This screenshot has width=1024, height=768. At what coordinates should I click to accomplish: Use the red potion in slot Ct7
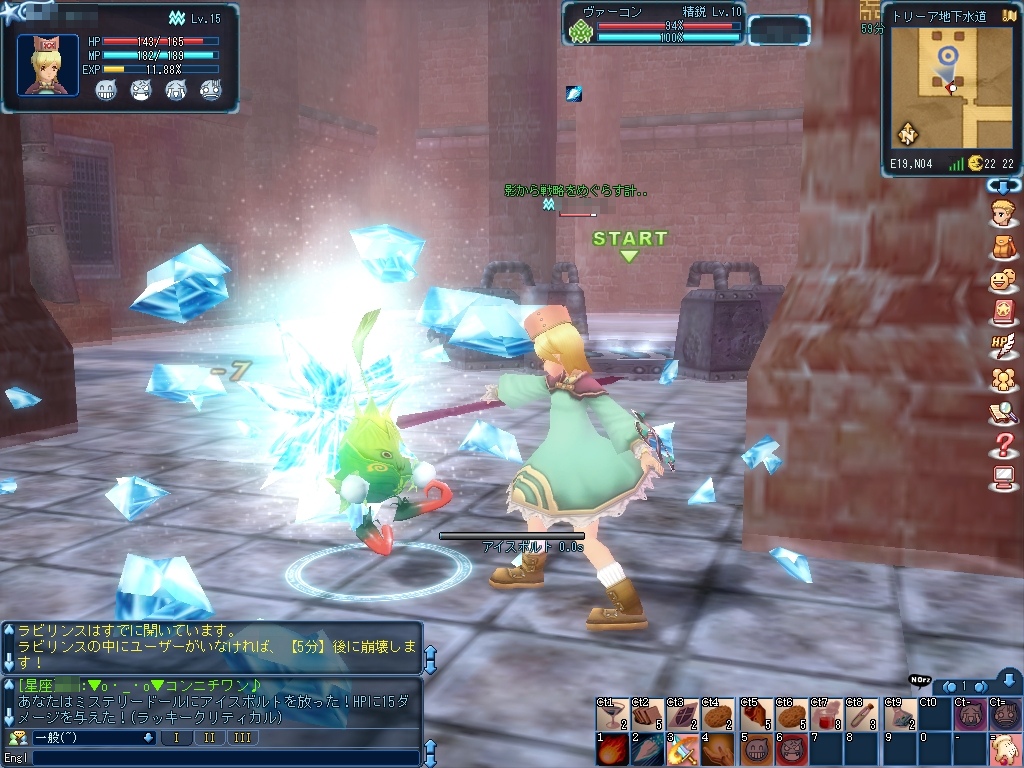tap(827, 714)
